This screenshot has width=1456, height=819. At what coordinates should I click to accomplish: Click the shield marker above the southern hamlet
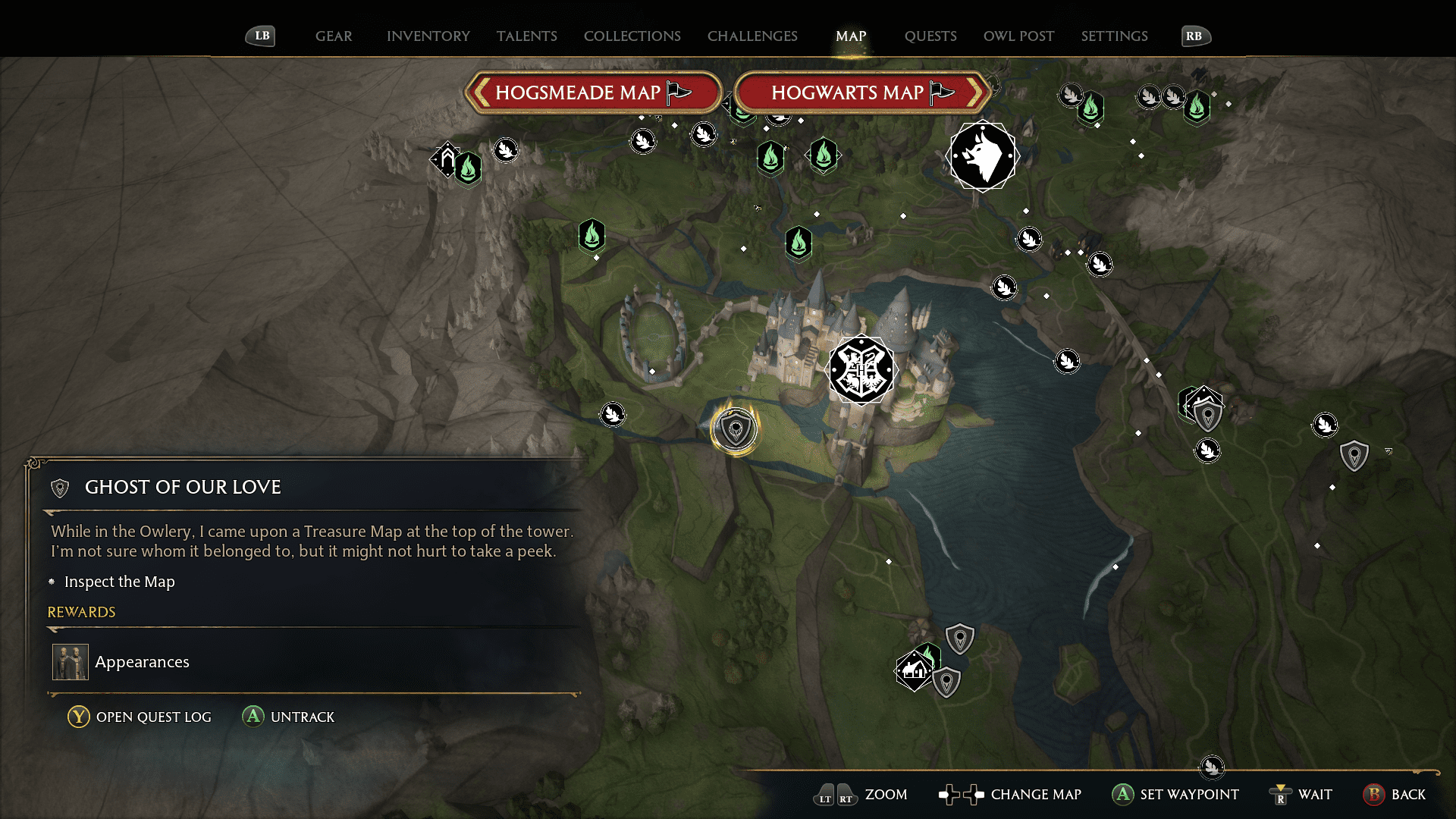coord(959,638)
